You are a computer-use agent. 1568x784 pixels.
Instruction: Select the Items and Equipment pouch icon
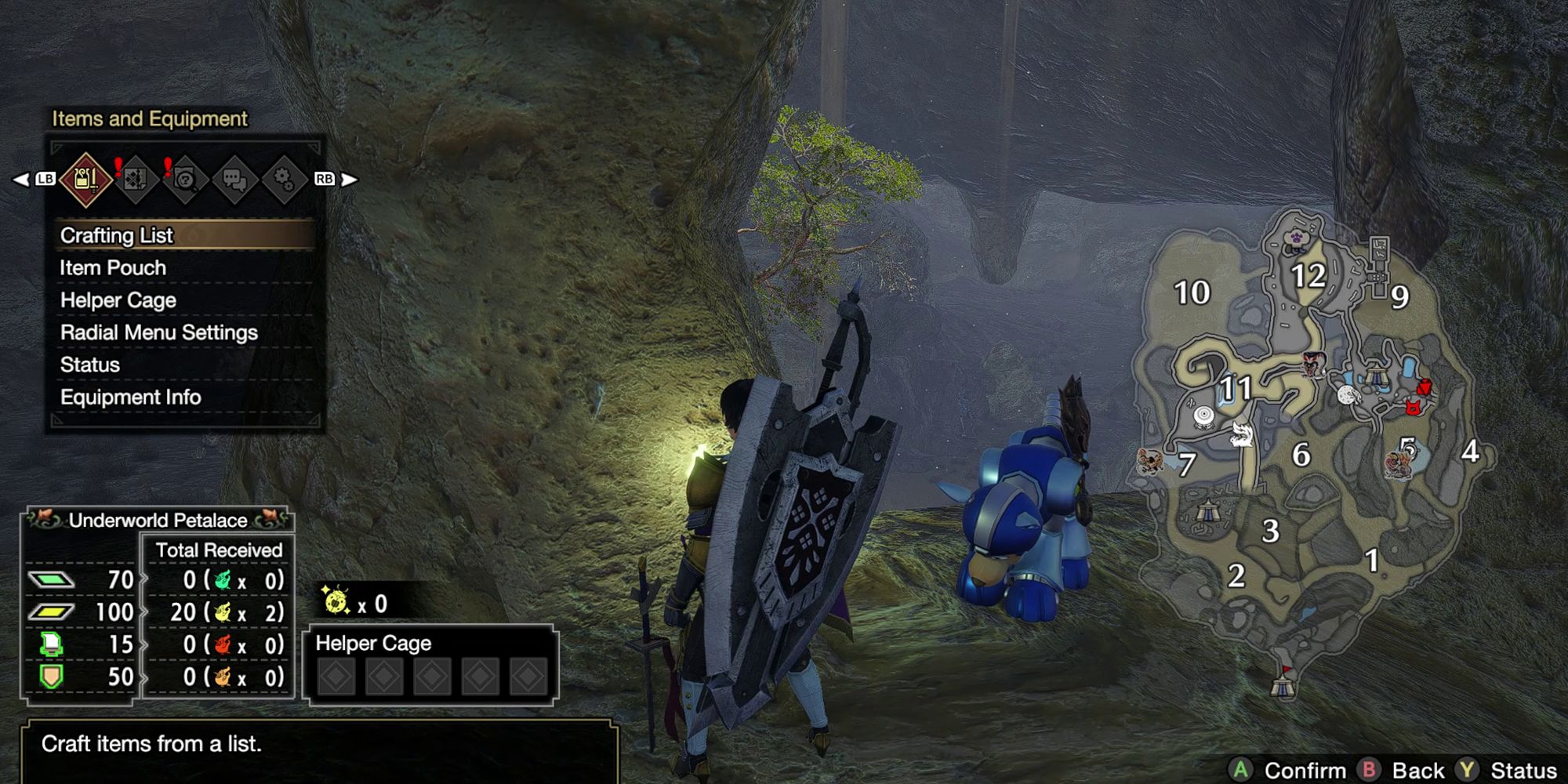[86, 178]
